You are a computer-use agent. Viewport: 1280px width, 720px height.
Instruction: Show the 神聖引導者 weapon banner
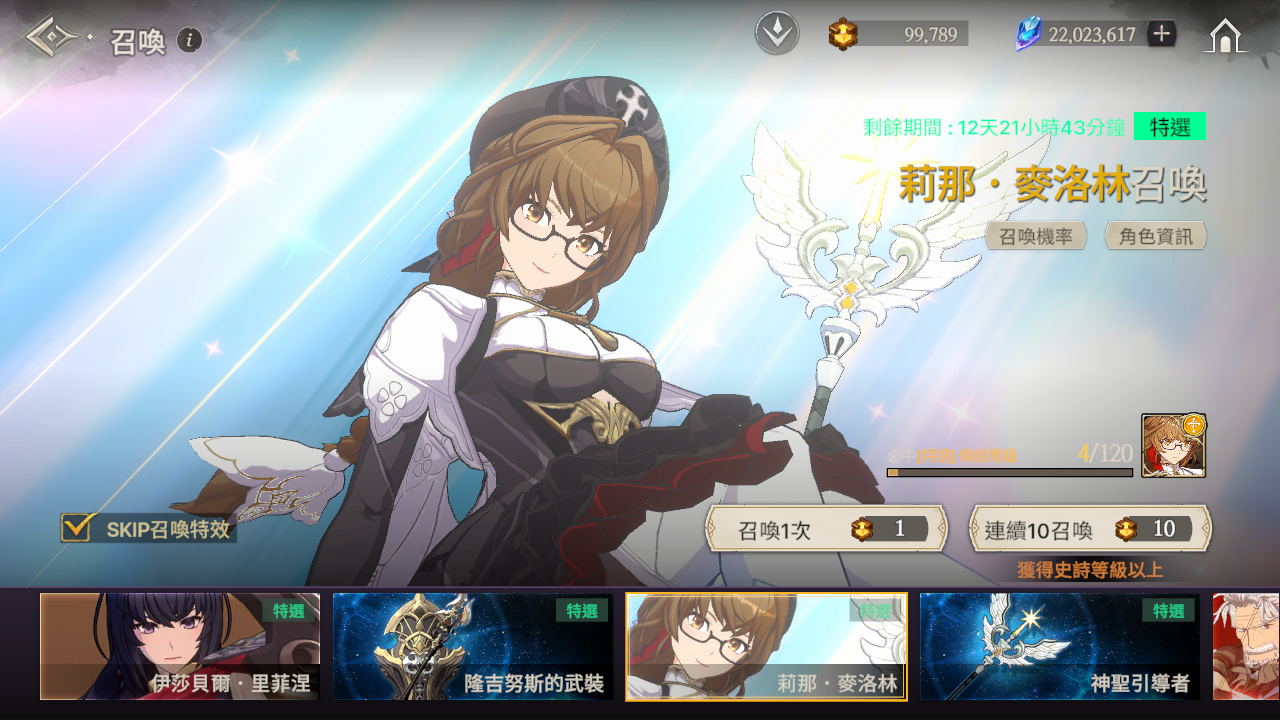pyautogui.click(x=1059, y=646)
